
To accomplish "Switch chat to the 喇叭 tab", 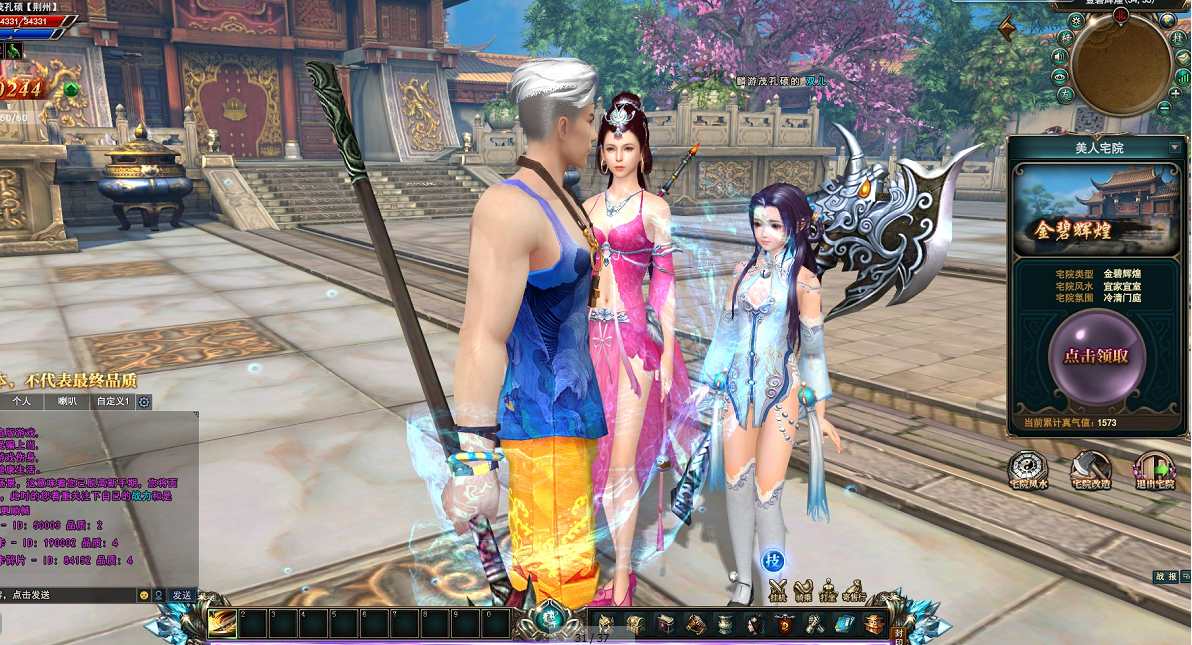I will [67, 401].
